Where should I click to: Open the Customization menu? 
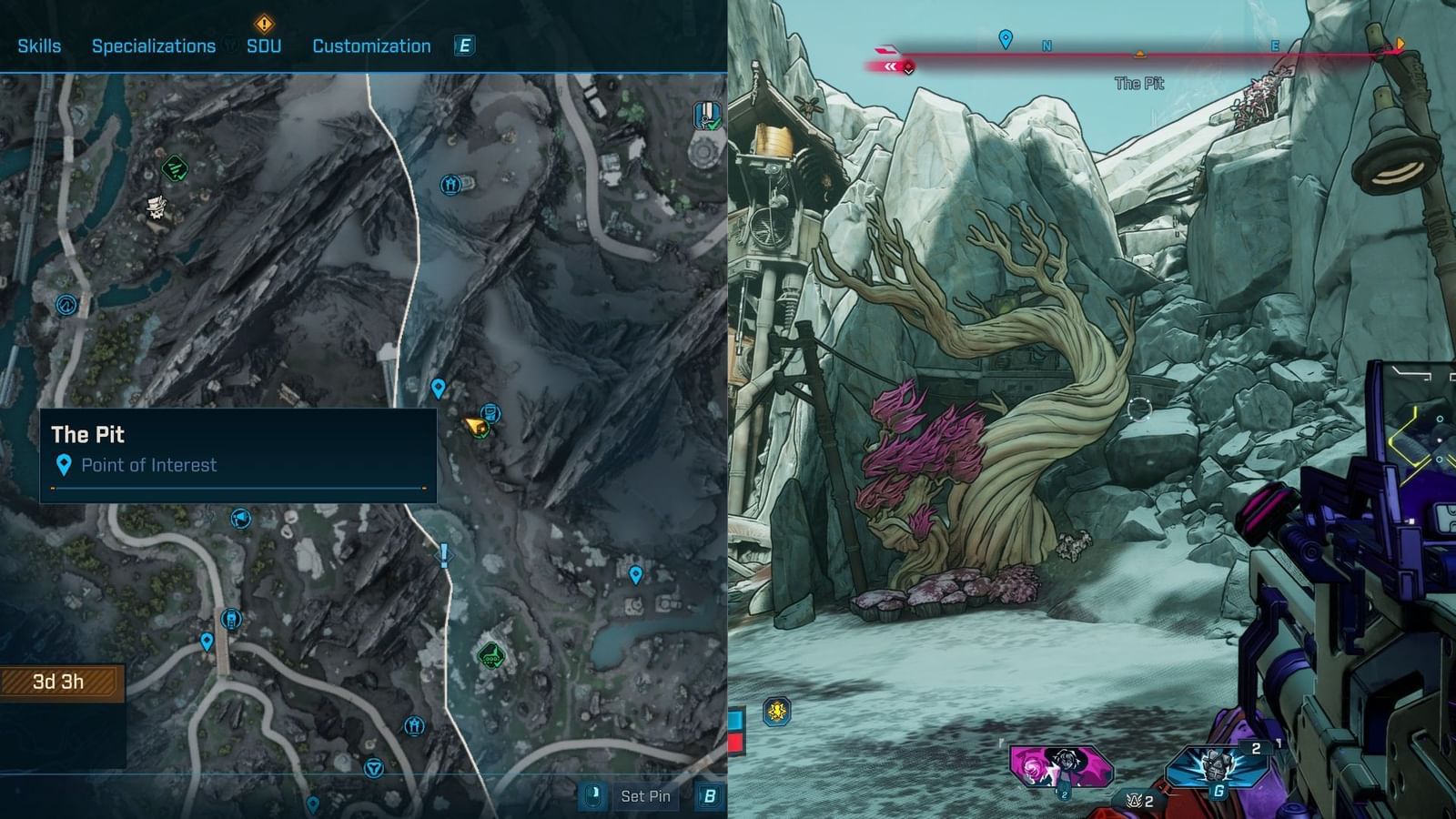372,45
